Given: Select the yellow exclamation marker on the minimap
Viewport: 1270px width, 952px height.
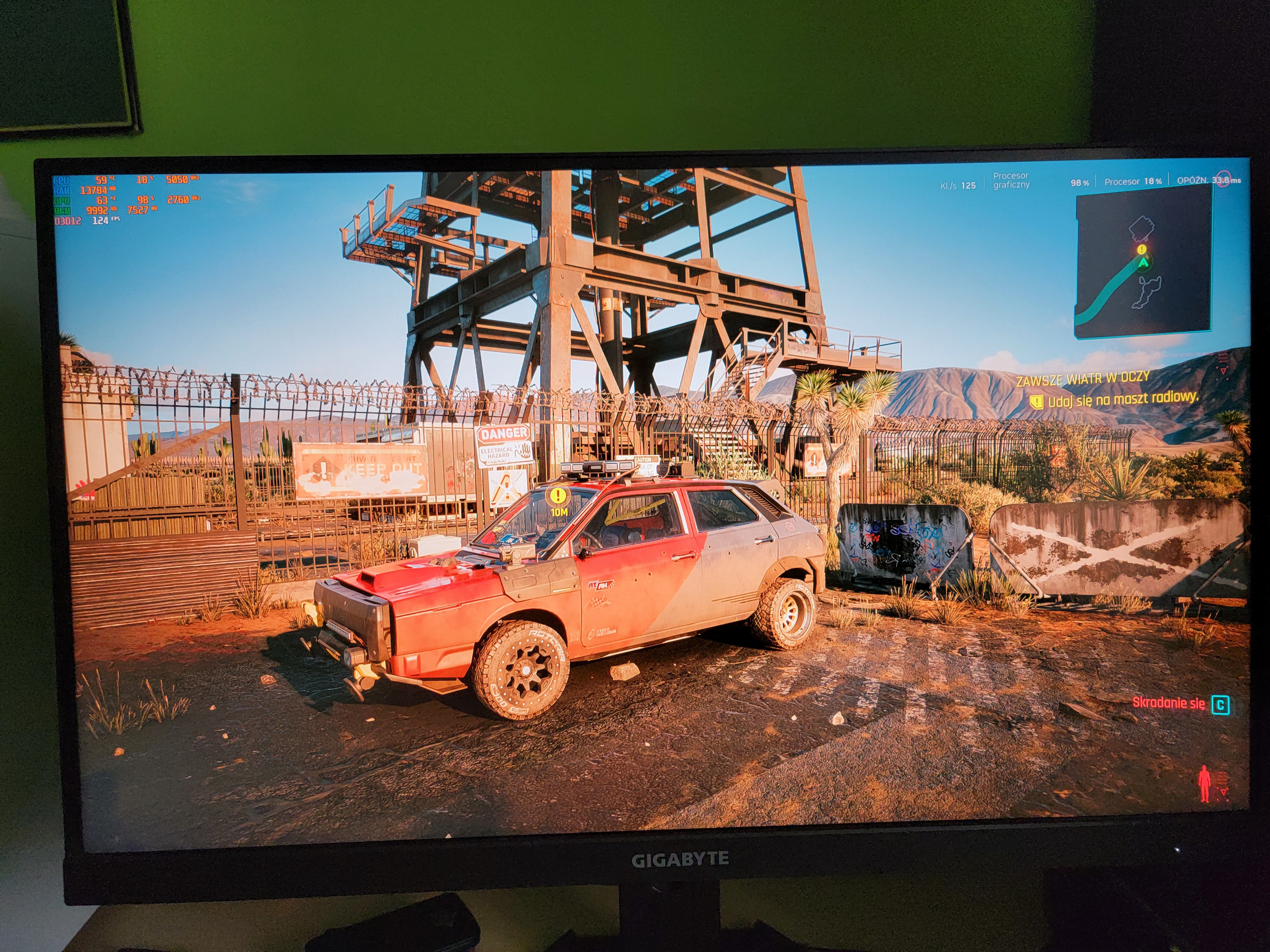Looking at the screenshot, I should [1142, 249].
